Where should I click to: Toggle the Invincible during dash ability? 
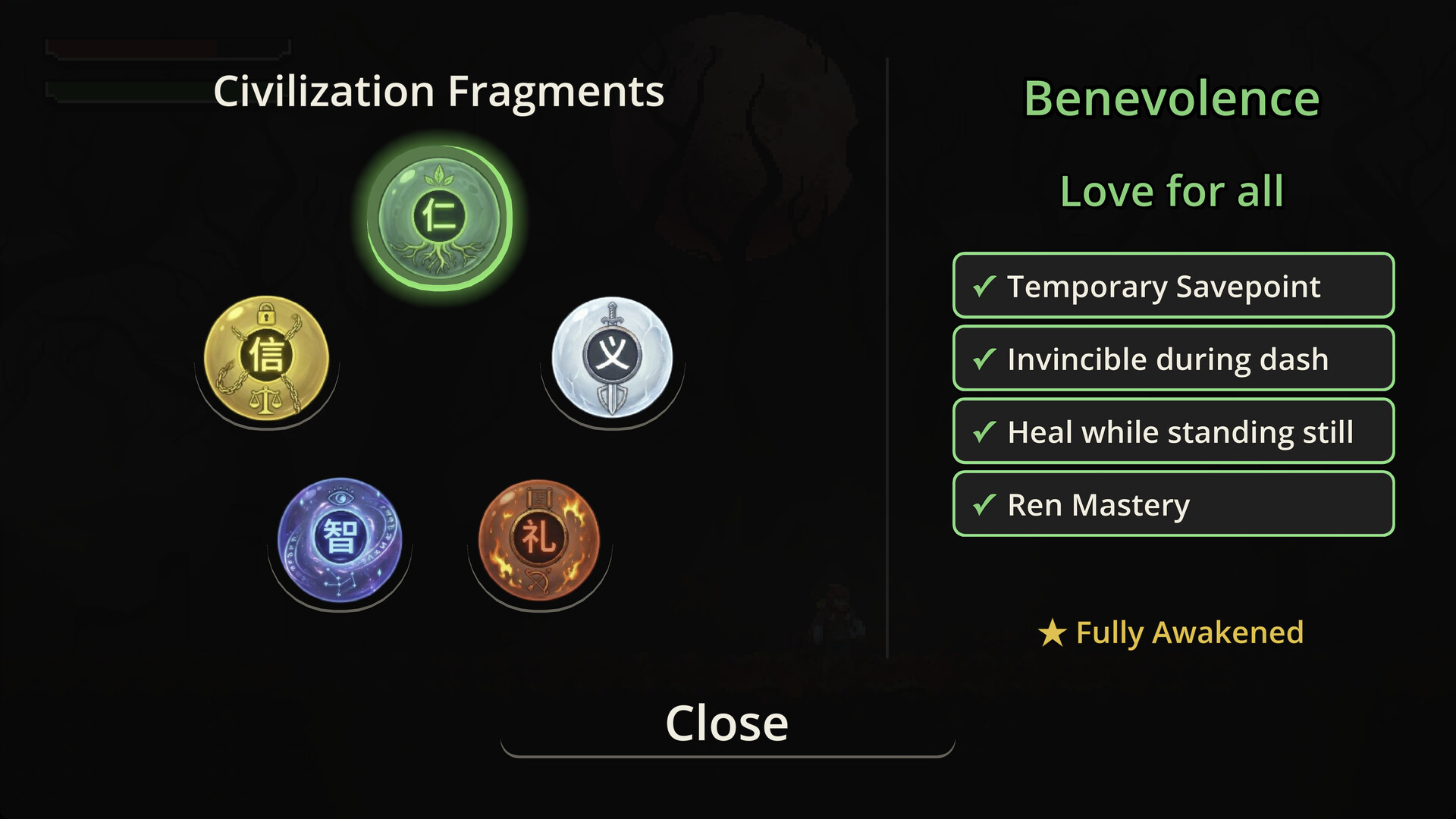coord(1172,359)
